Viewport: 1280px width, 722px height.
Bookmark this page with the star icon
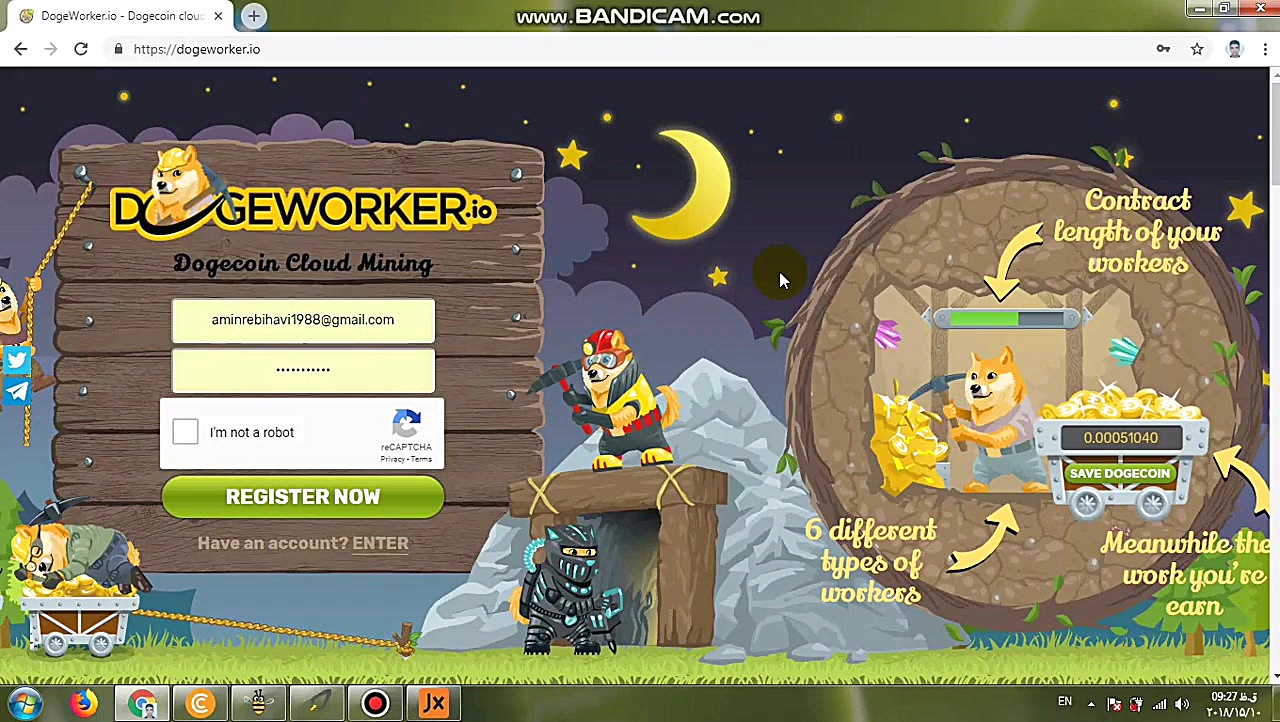(x=1197, y=49)
